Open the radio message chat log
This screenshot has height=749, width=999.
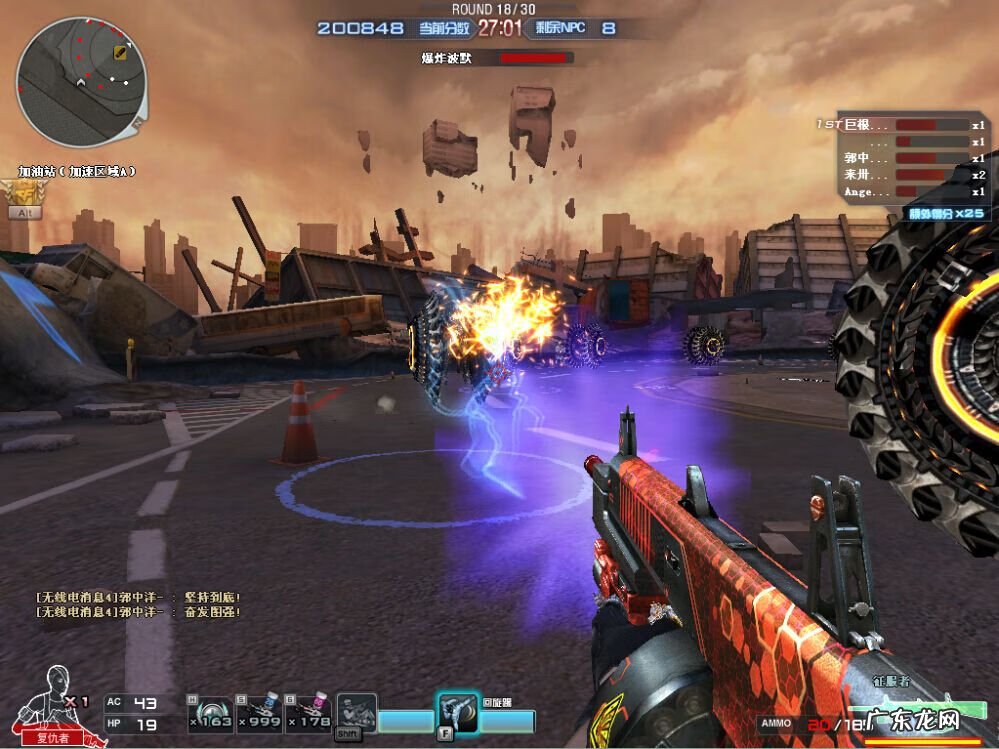(x=138, y=604)
